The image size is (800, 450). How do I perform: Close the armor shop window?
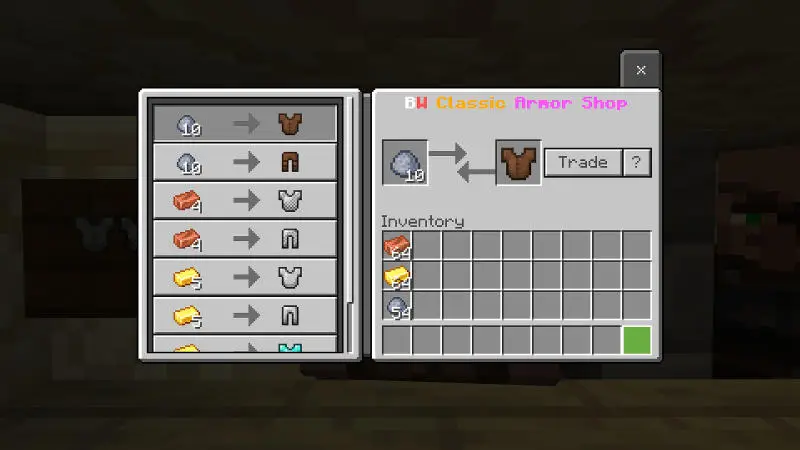coord(641,70)
